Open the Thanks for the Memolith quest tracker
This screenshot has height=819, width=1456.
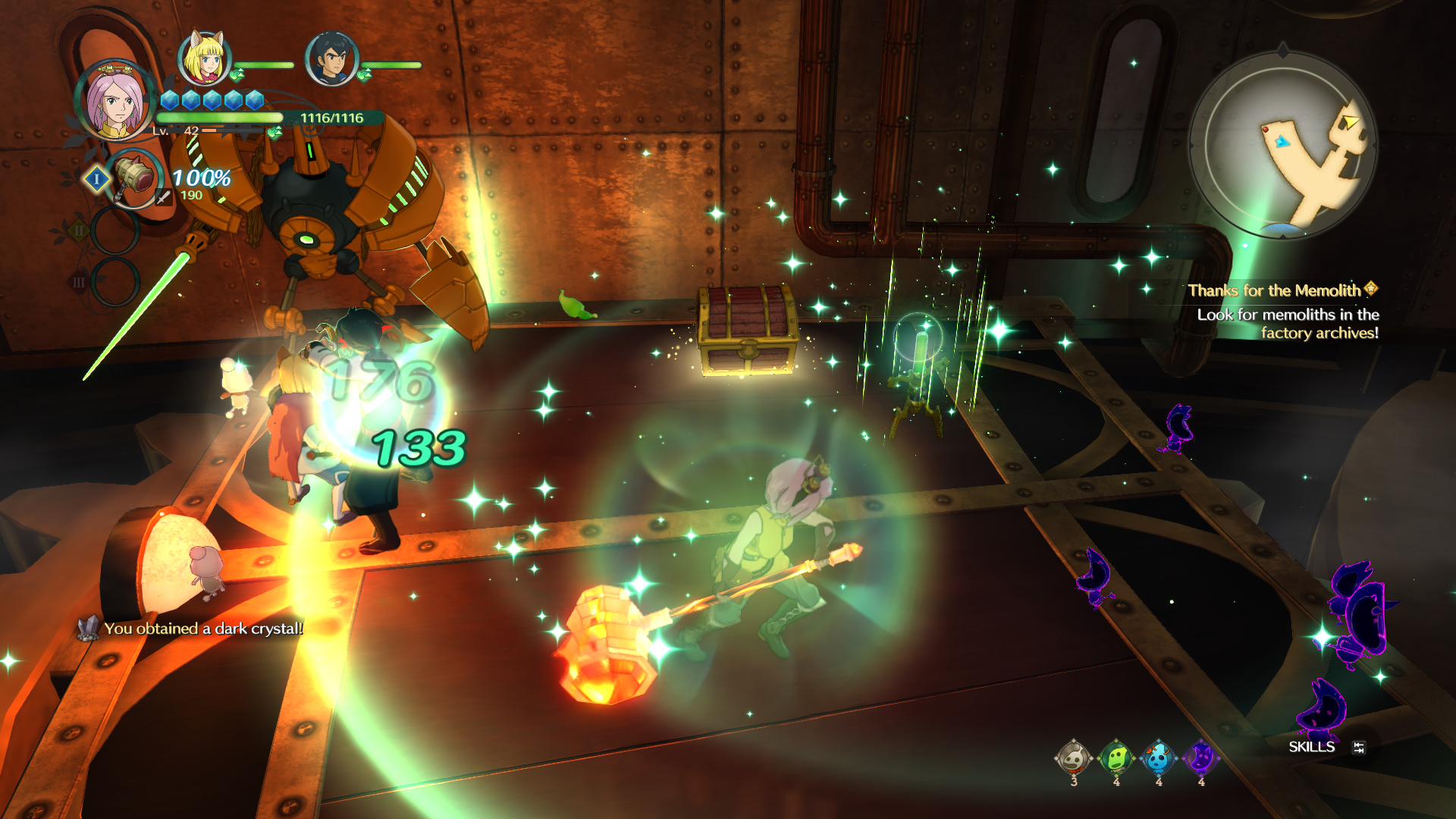click(x=1282, y=290)
